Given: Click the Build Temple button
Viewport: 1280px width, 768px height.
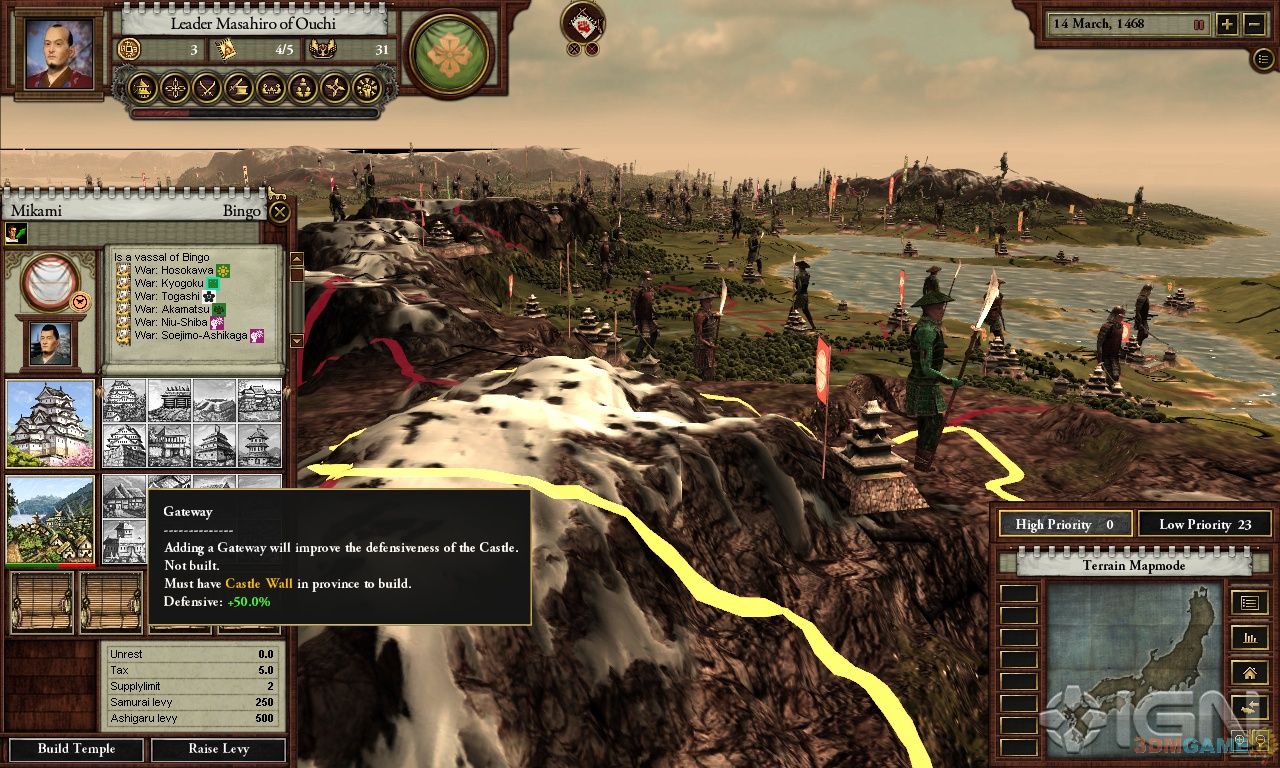Looking at the screenshot, I should [77, 749].
